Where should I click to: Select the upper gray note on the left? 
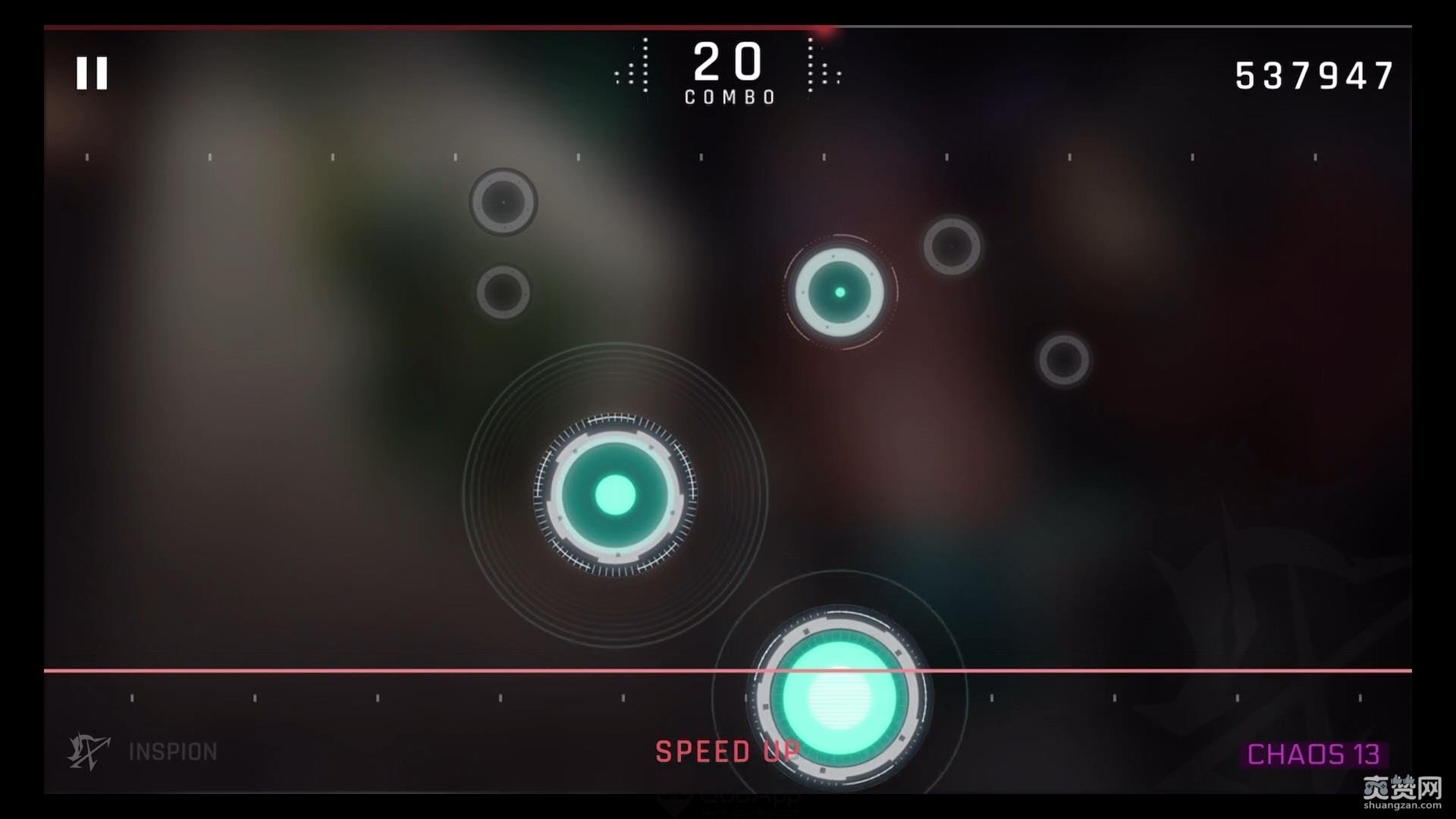504,202
